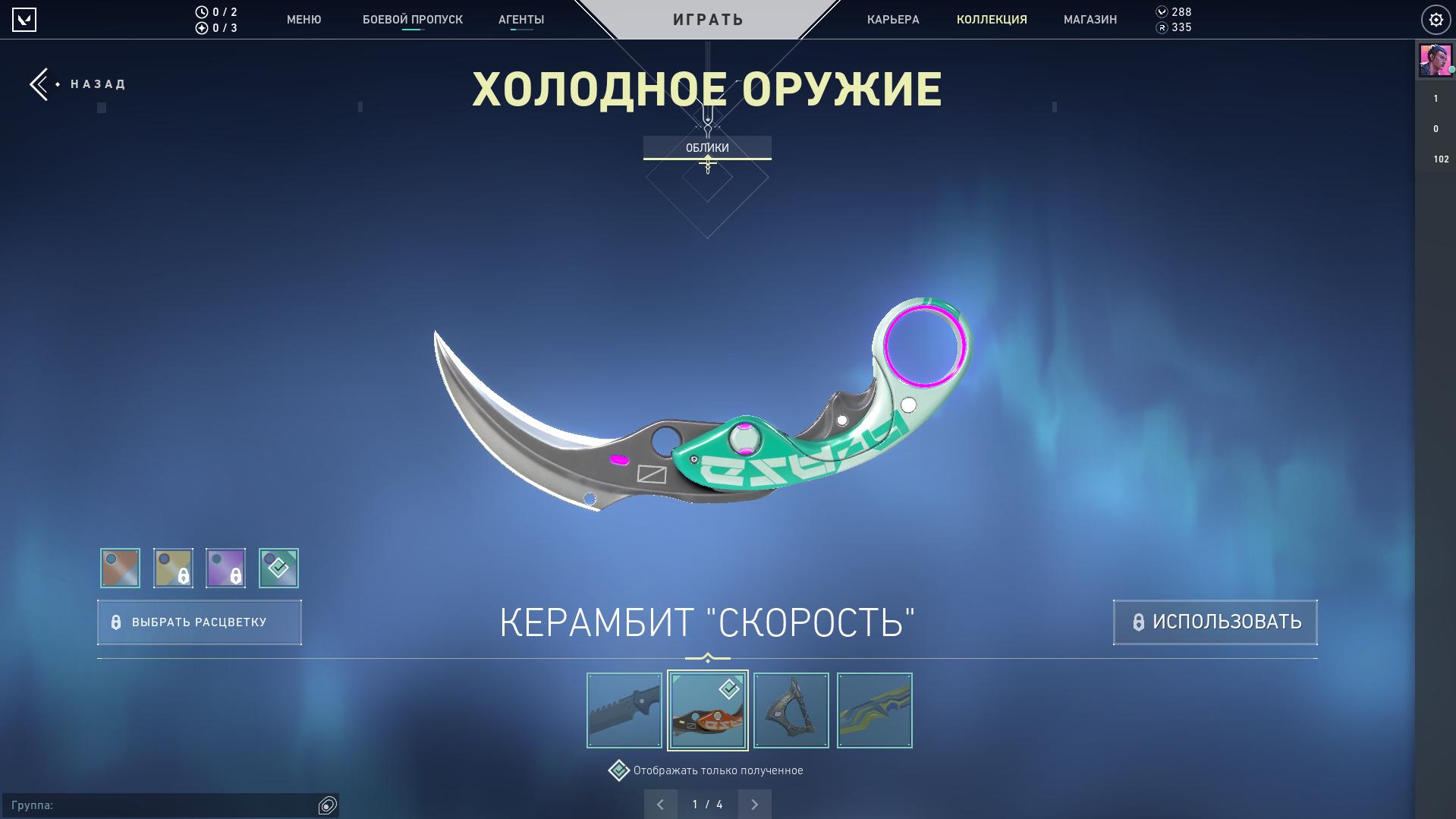Open the МАГАЗИН tab
Screen dimensions: 1456x819
pyautogui.click(x=1090, y=20)
